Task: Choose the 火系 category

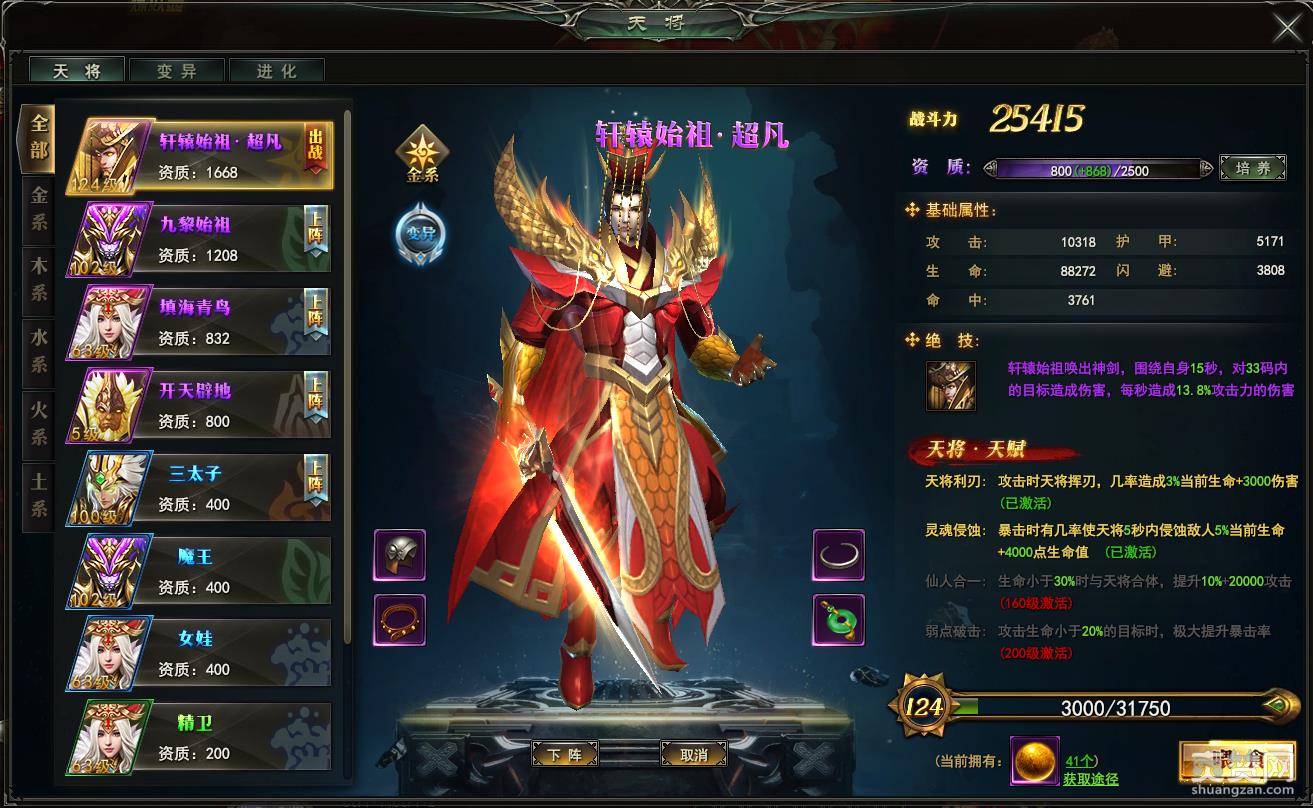Action: (38, 423)
